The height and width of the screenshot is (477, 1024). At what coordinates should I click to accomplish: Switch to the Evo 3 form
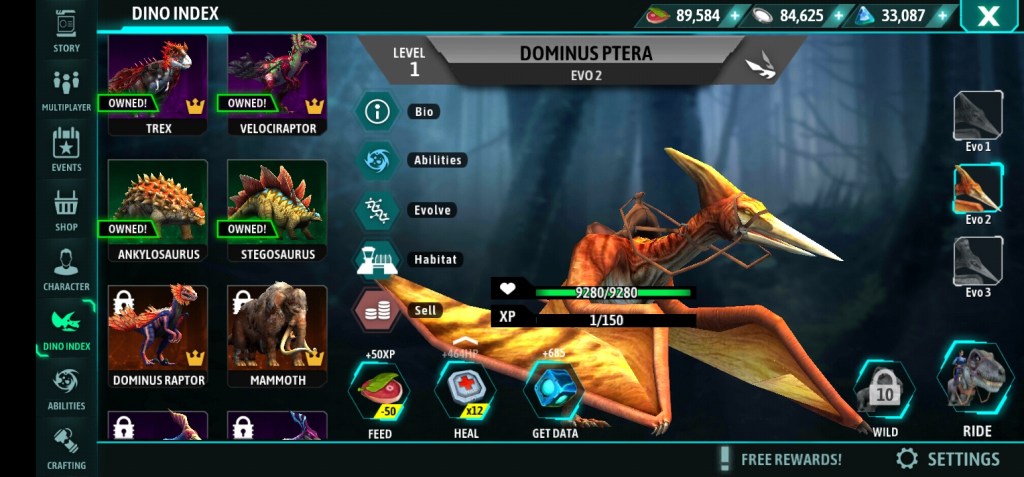(x=977, y=263)
